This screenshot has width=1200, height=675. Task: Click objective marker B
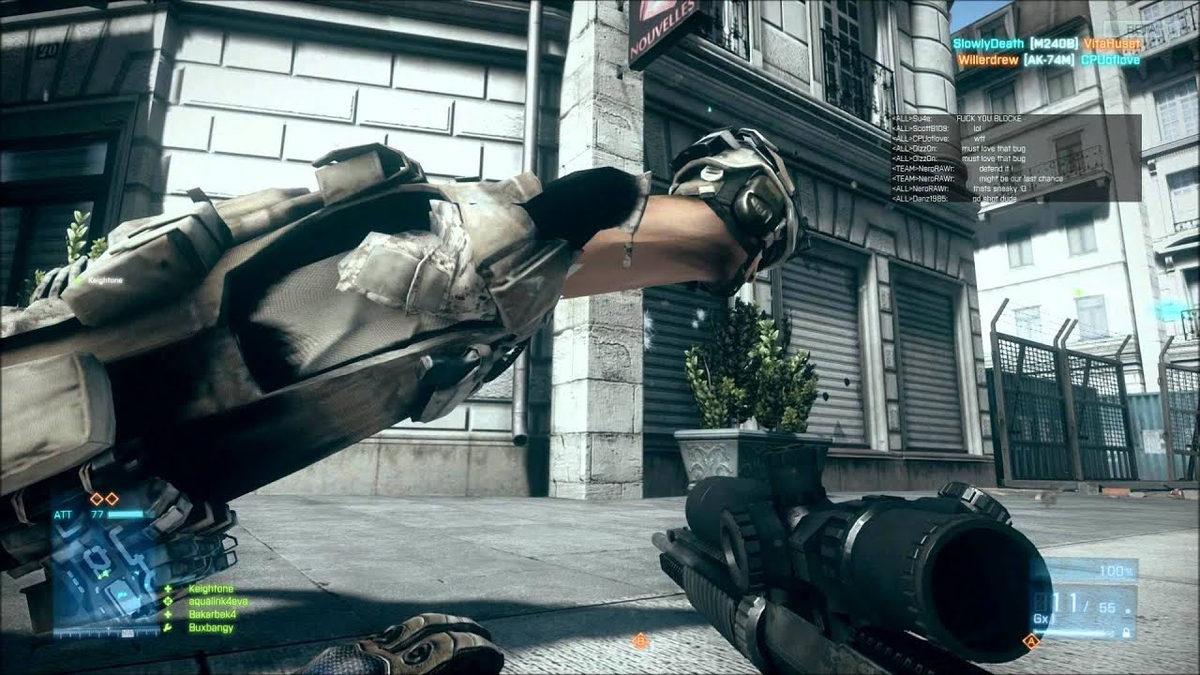(640, 640)
